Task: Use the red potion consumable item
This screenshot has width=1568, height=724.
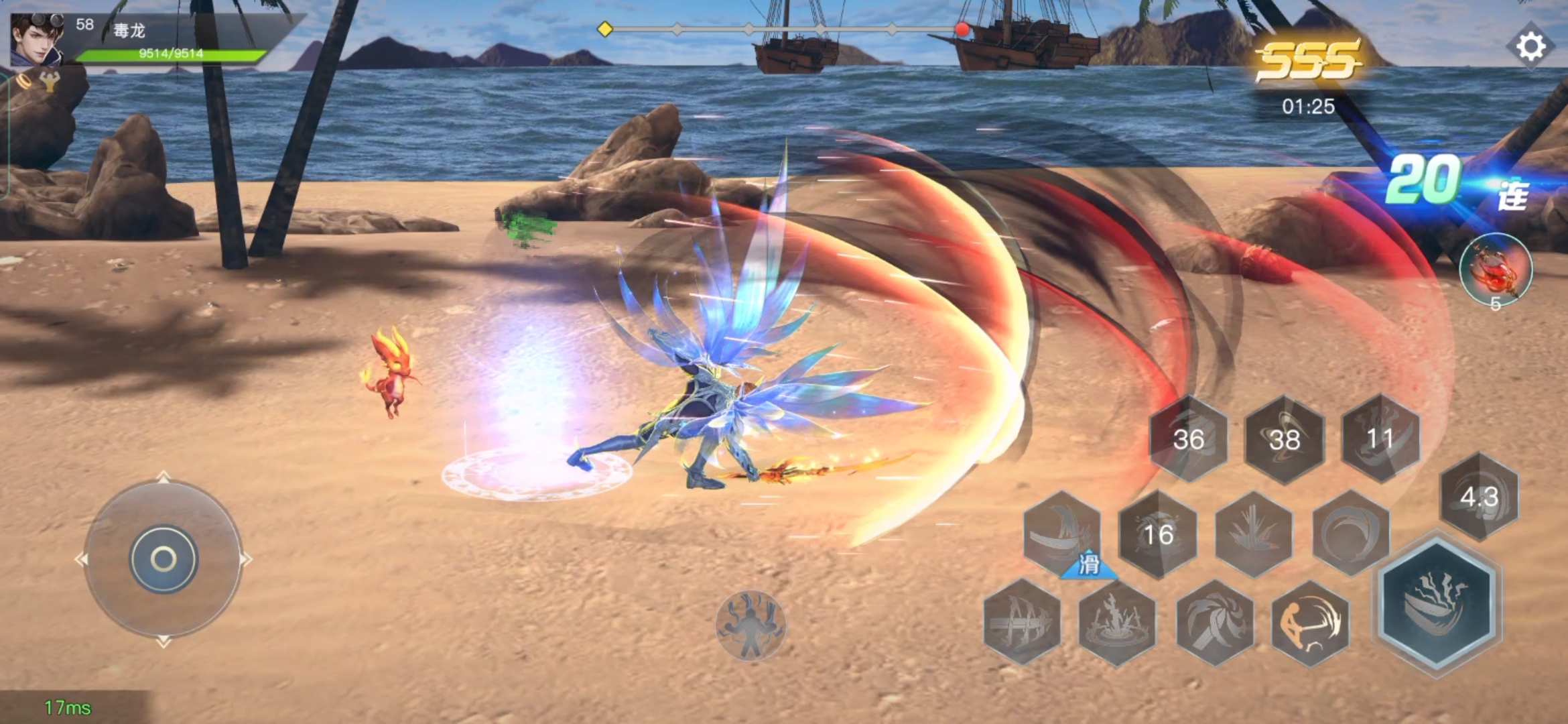Action: 1496,269
